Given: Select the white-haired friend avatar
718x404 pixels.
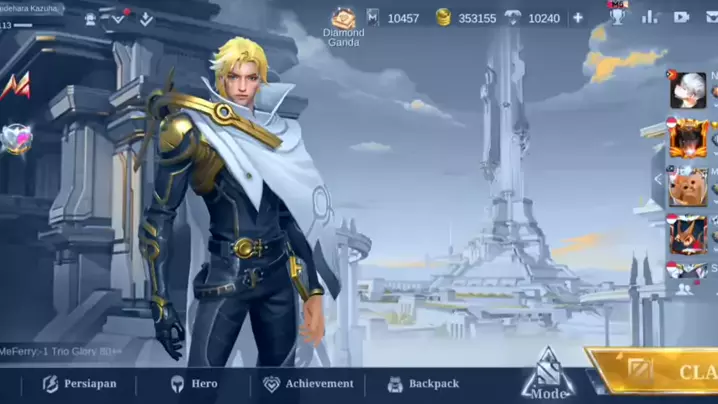Looking at the screenshot, I should tap(688, 90).
